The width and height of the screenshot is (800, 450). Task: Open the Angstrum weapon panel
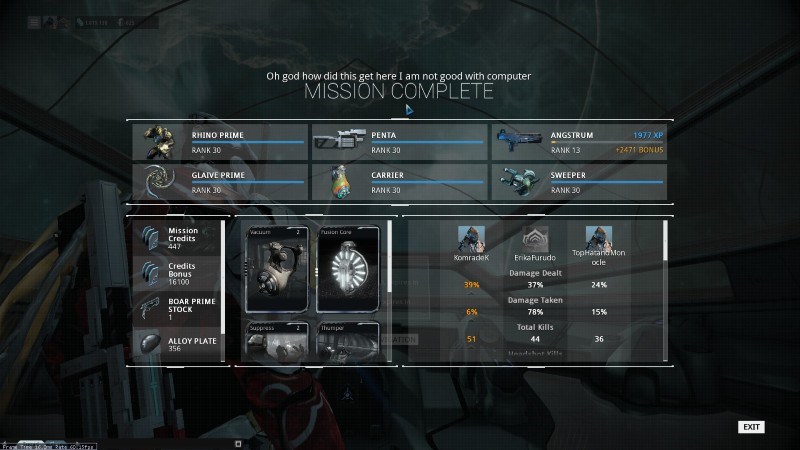pyautogui.click(x=579, y=143)
